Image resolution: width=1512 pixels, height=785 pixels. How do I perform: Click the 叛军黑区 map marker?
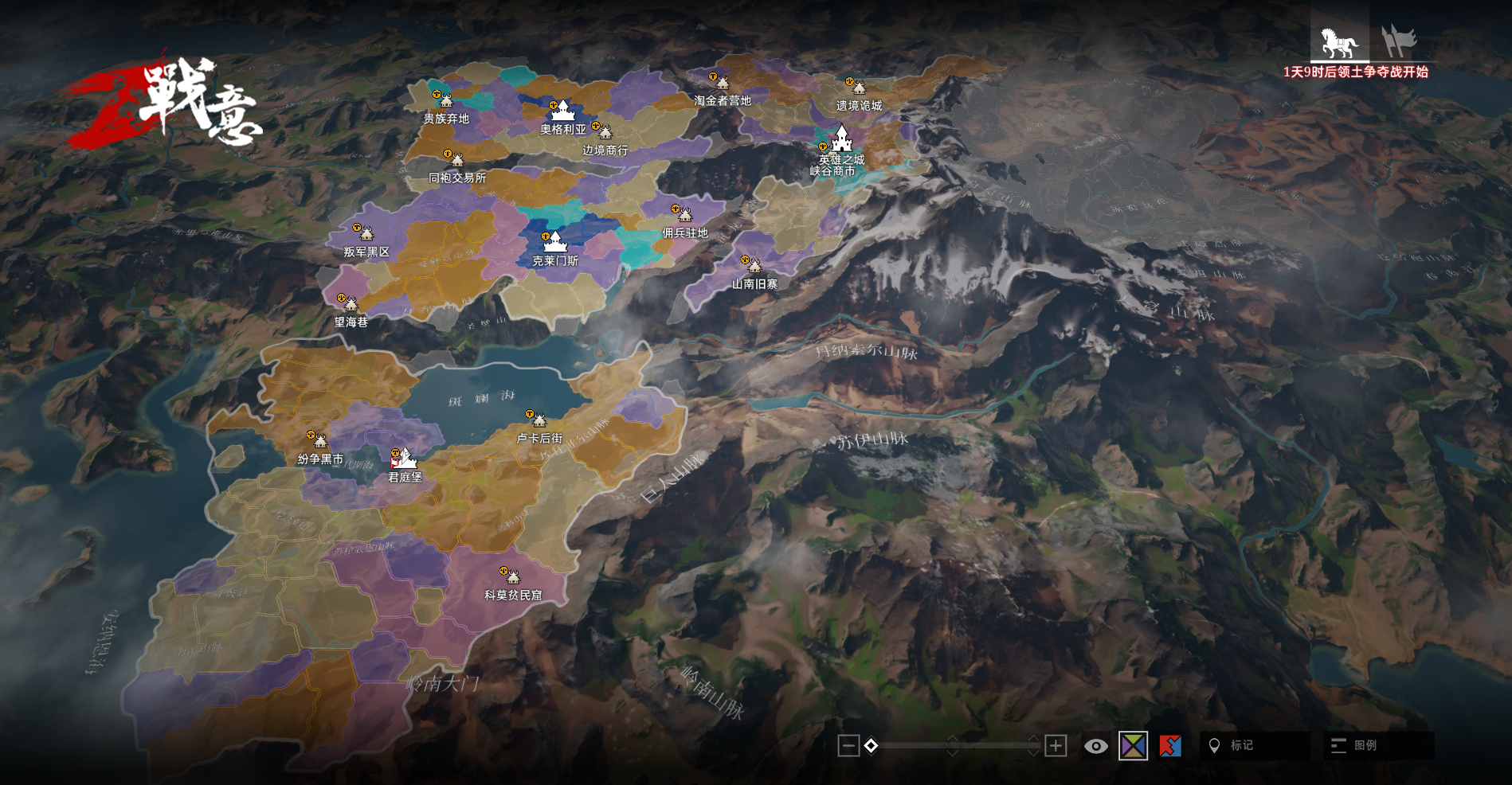pos(366,234)
